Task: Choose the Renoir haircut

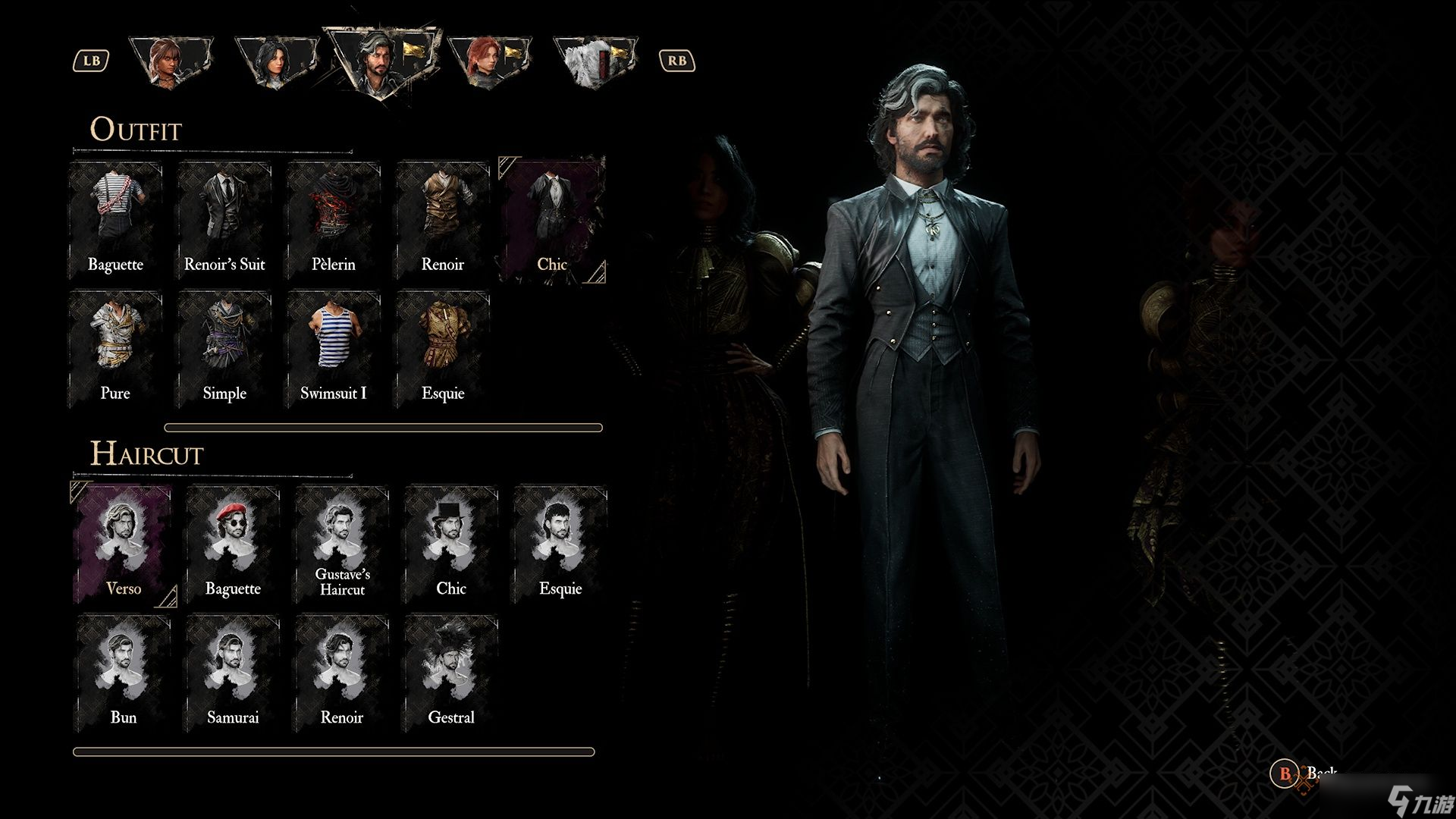Action: (342, 672)
